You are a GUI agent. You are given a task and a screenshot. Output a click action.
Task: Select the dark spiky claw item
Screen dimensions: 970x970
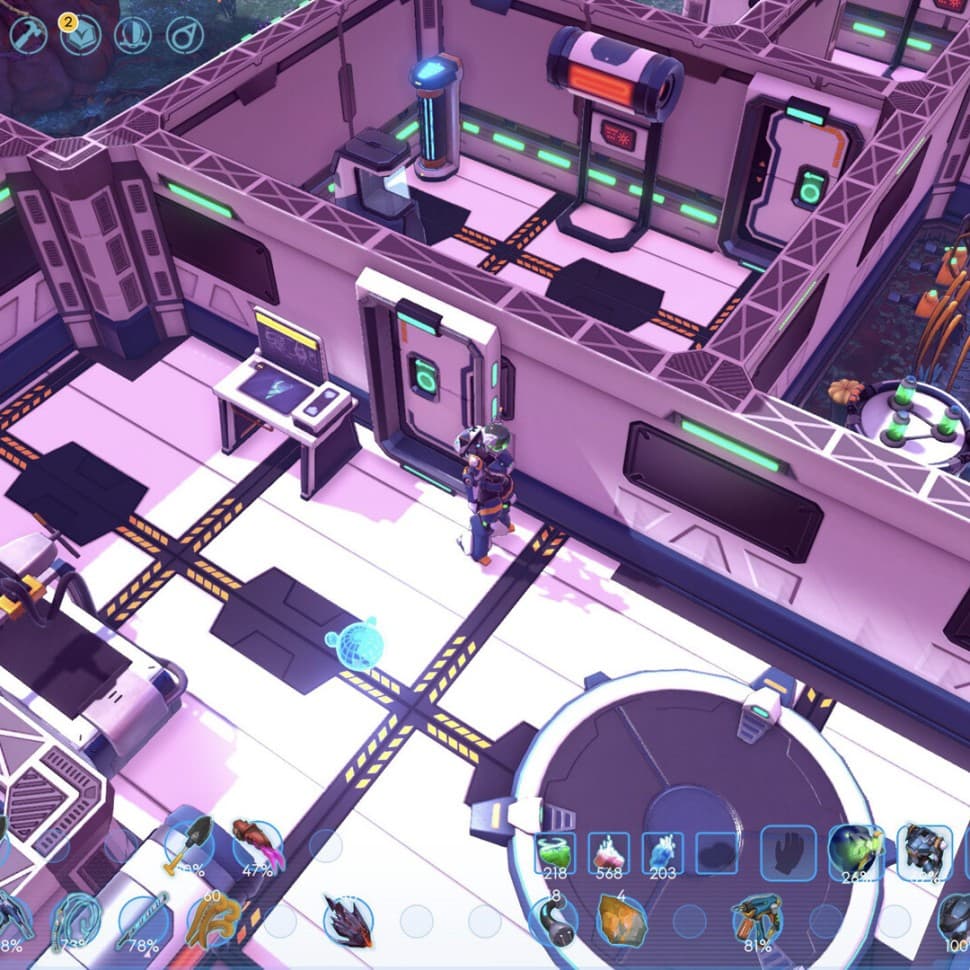click(347, 921)
